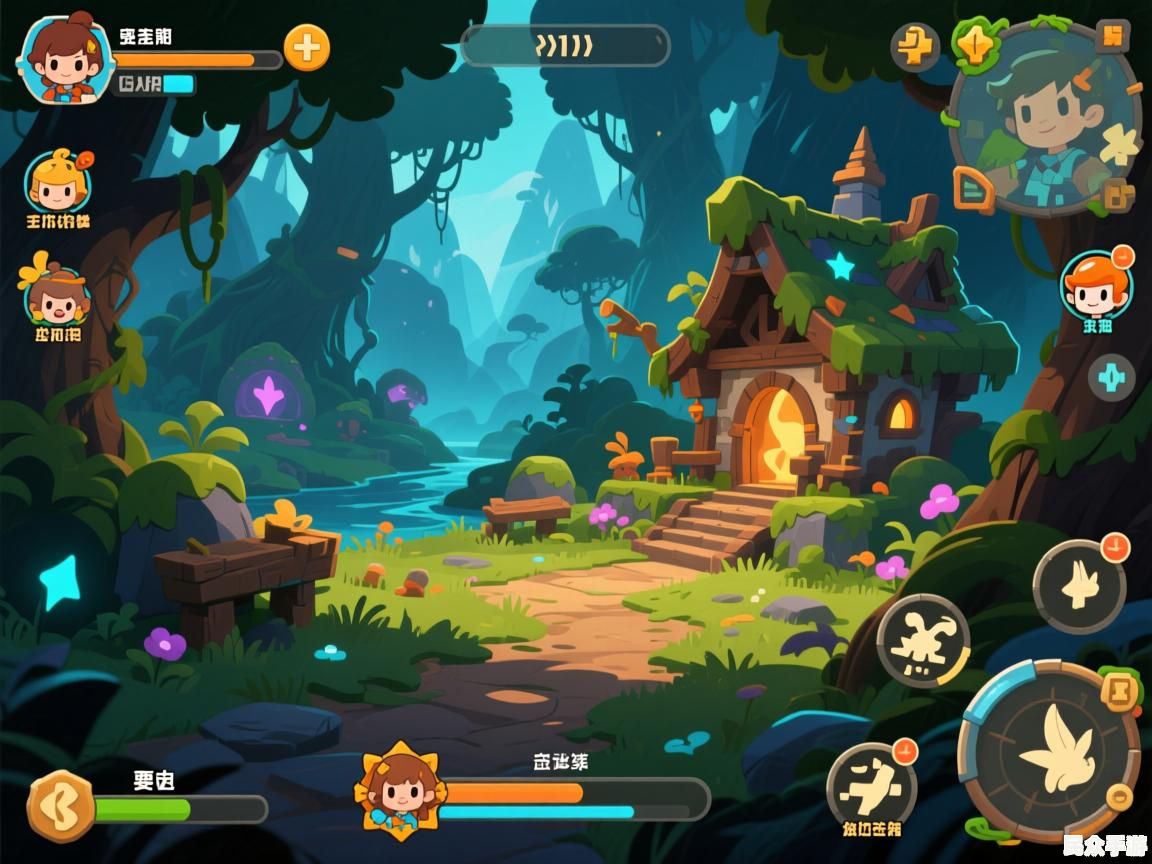Tap the square icon at minimap's top corner
1152x864 pixels.
1112,36
